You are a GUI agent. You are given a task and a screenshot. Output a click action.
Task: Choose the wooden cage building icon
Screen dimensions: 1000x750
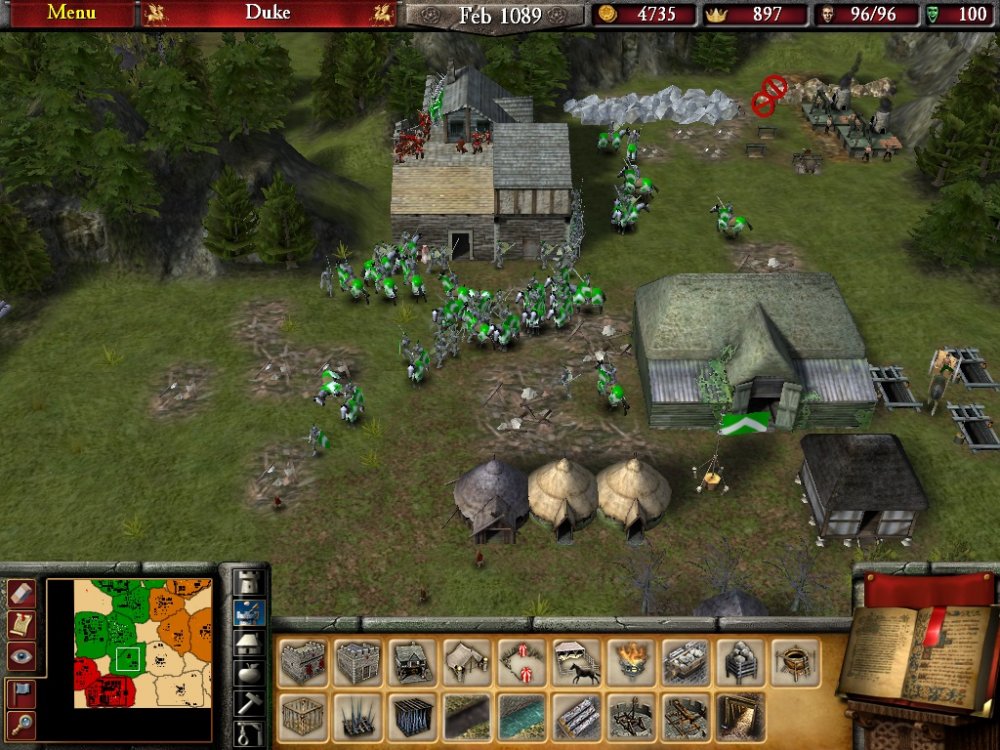tap(303, 716)
